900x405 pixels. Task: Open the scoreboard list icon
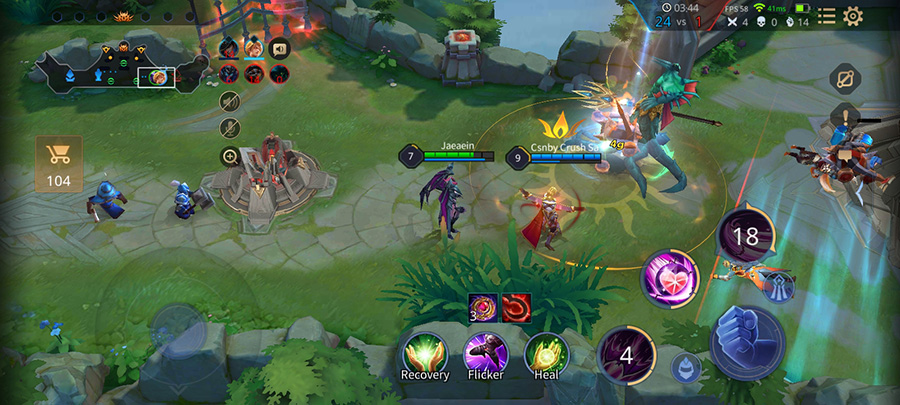pyautogui.click(x=826, y=16)
